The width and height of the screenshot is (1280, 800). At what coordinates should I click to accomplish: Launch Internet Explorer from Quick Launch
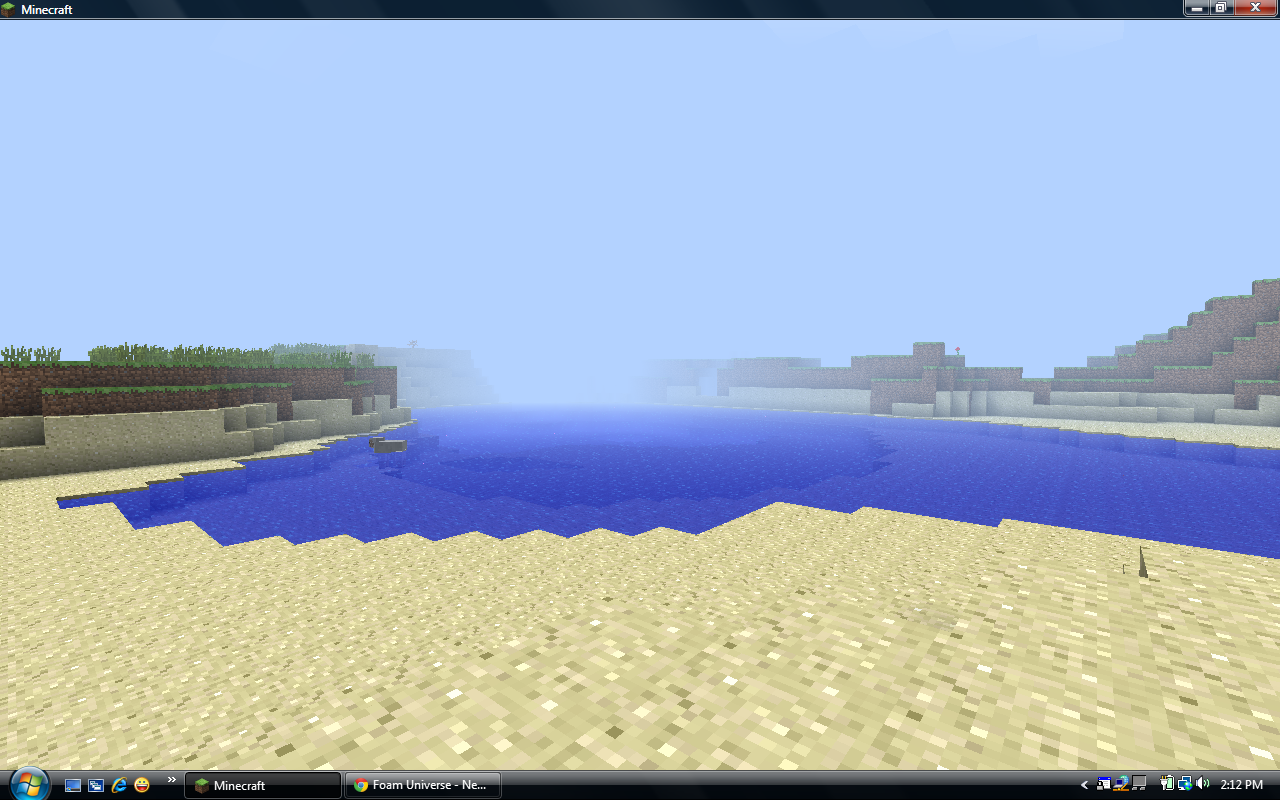[x=118, y=785]
